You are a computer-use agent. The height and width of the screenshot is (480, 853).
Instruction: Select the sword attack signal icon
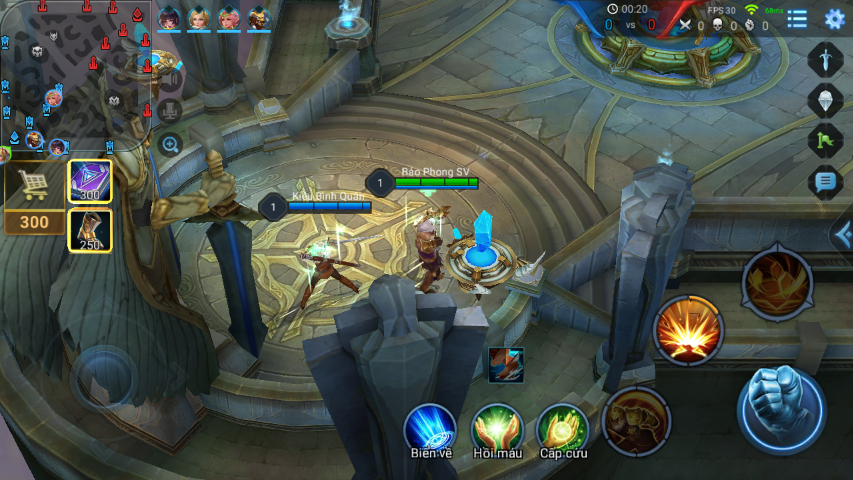[x=825, y=60]
